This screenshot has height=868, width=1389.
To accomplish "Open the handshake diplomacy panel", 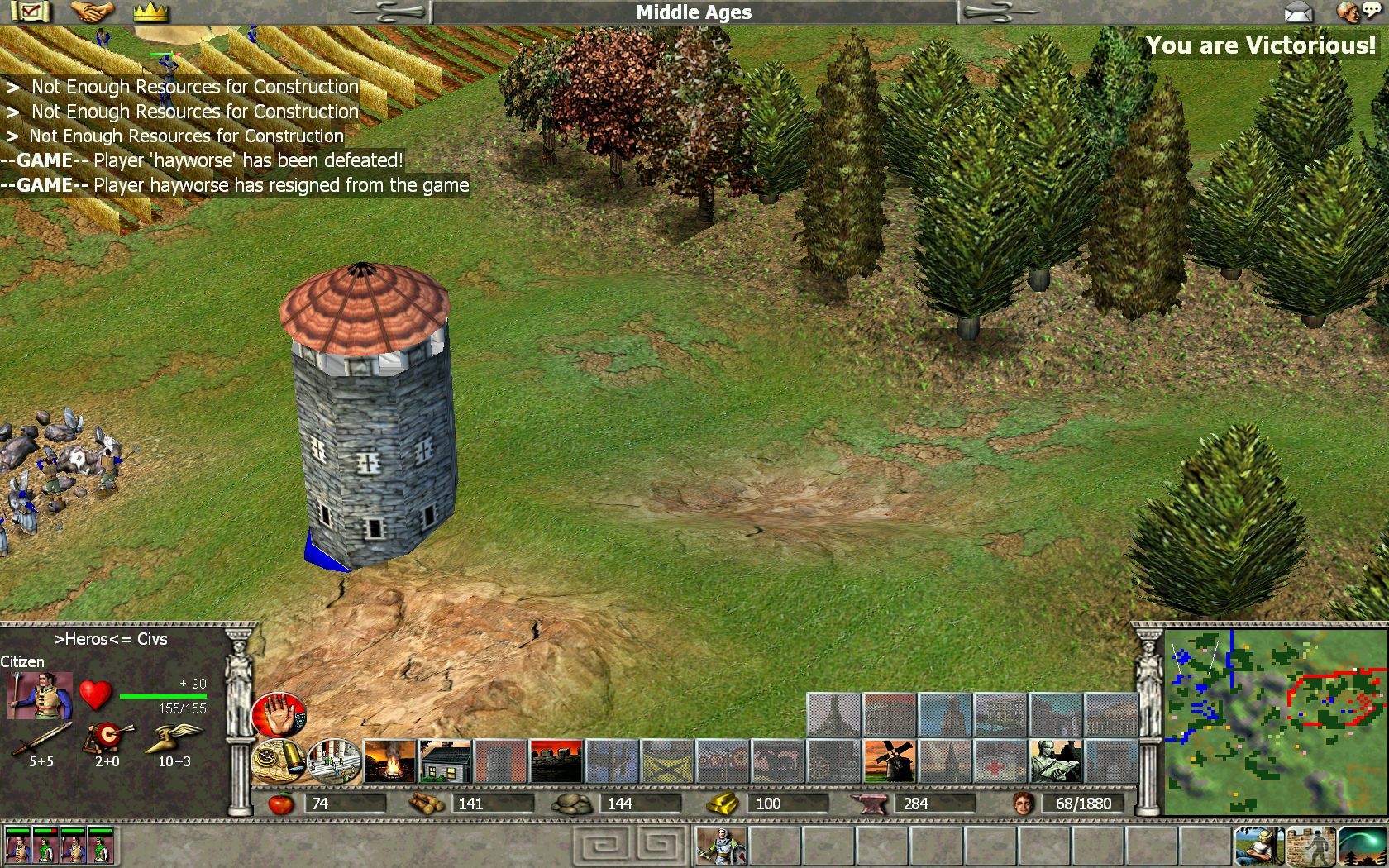I will [x=92, y=12].
